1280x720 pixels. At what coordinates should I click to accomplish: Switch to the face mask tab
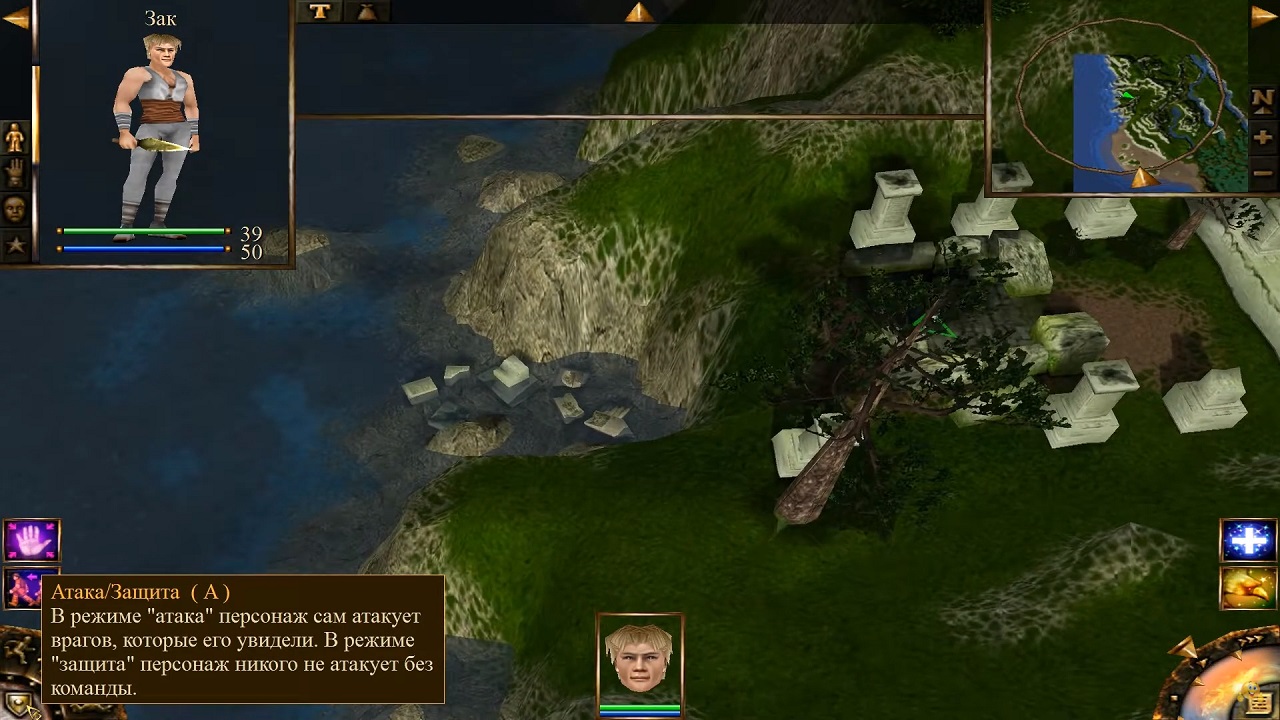(x=15, y=209)
